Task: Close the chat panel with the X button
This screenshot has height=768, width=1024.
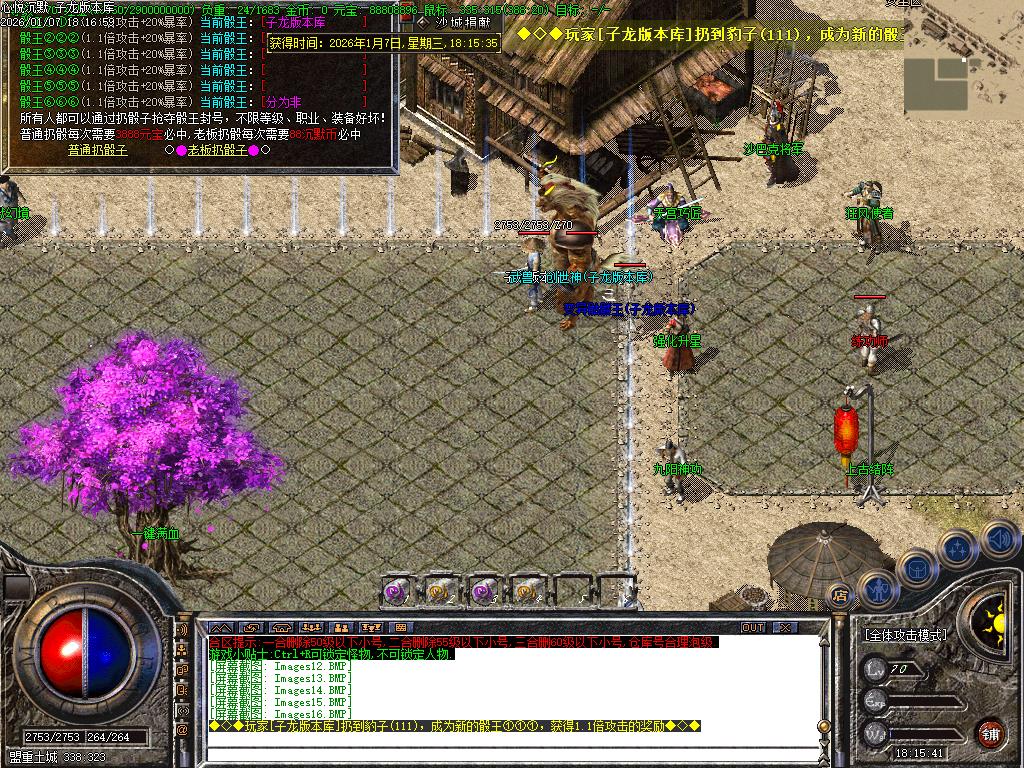Action: [785, 627]
